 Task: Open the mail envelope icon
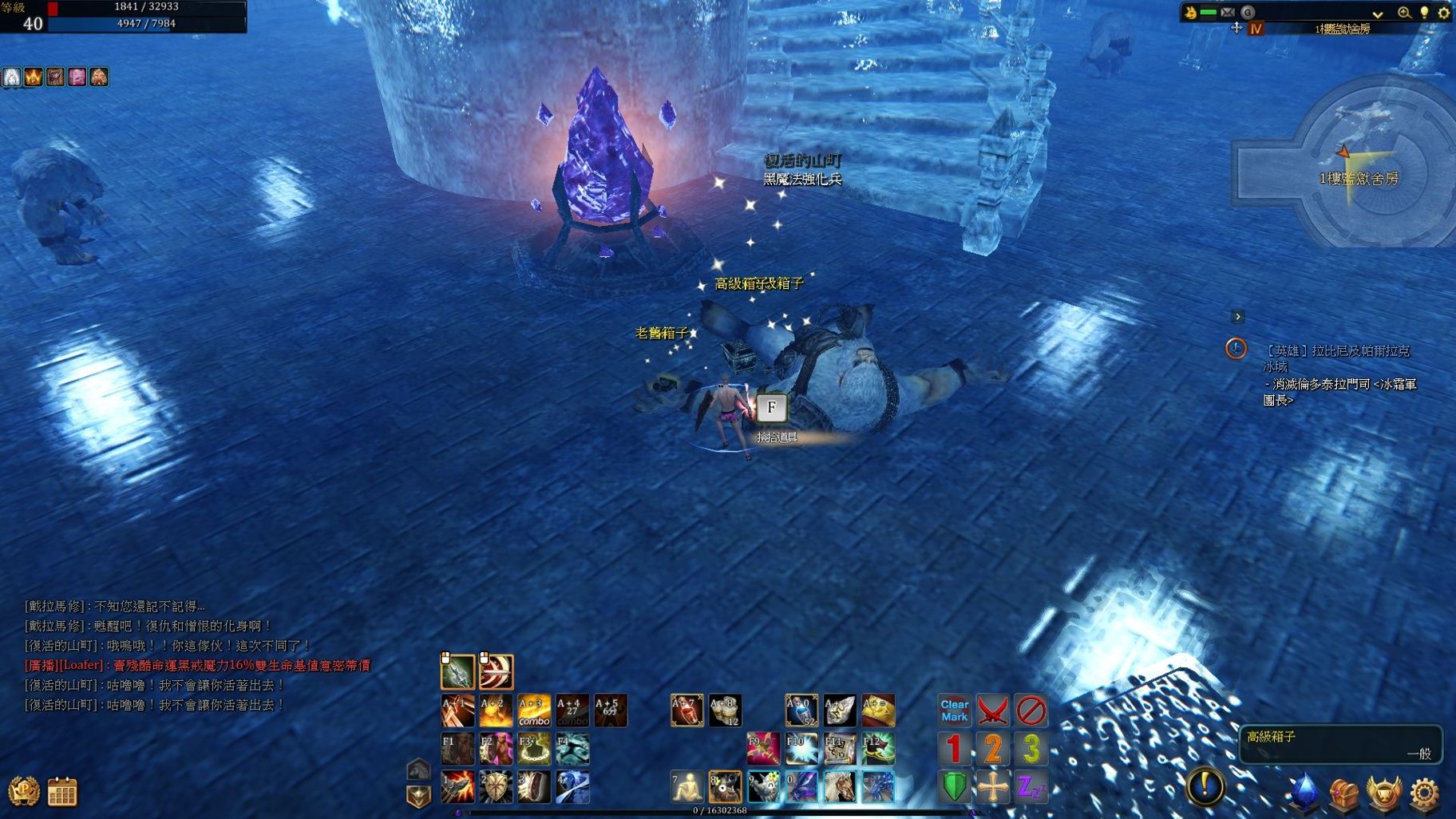(1228, 12)
